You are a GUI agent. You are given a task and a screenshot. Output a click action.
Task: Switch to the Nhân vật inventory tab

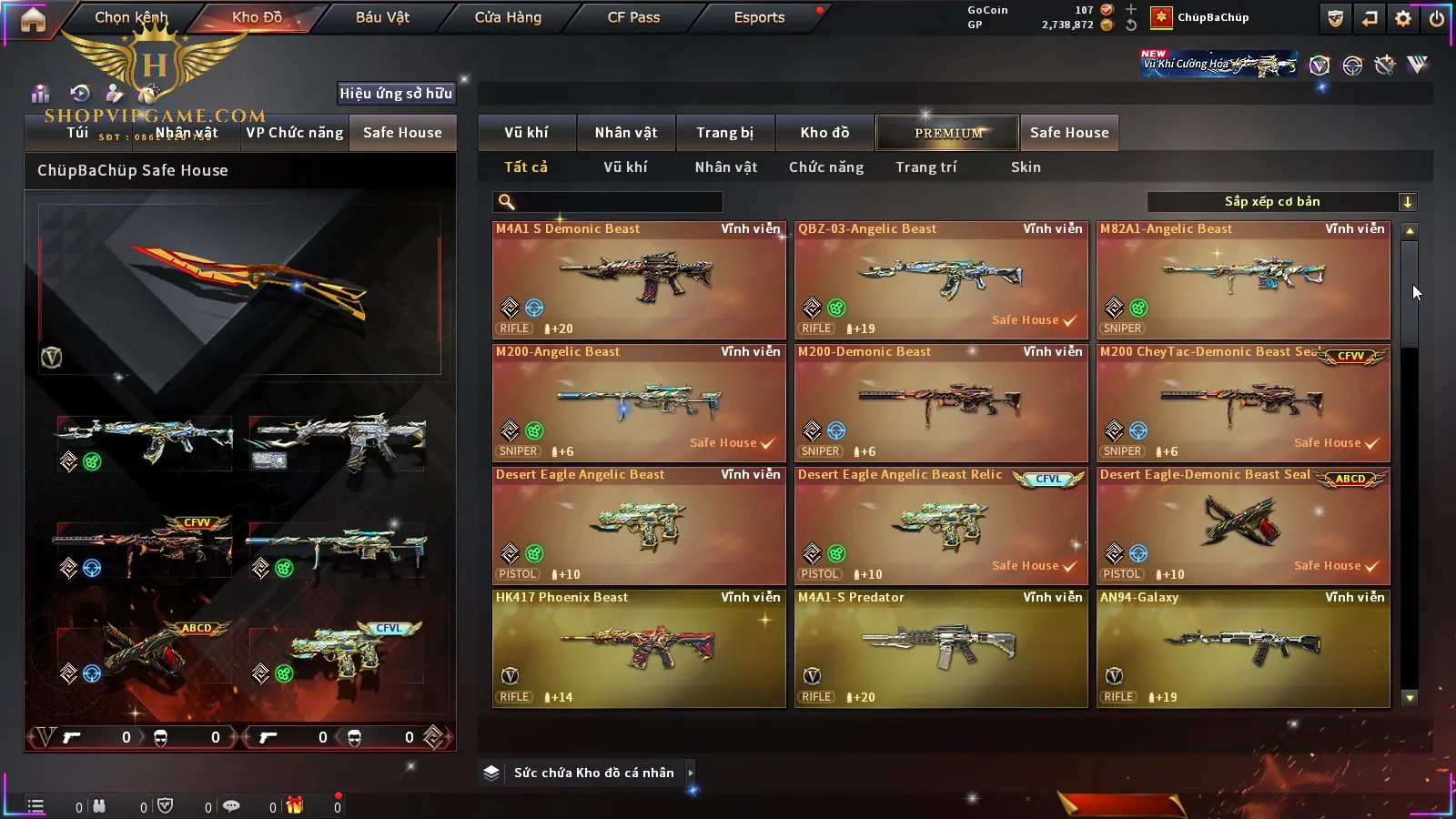point(626,133)
